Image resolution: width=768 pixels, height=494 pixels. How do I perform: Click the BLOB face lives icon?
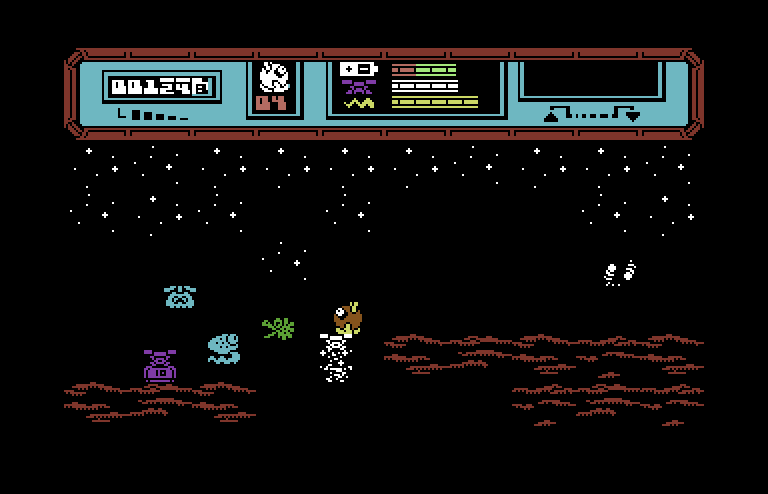(x=273, y=76)
